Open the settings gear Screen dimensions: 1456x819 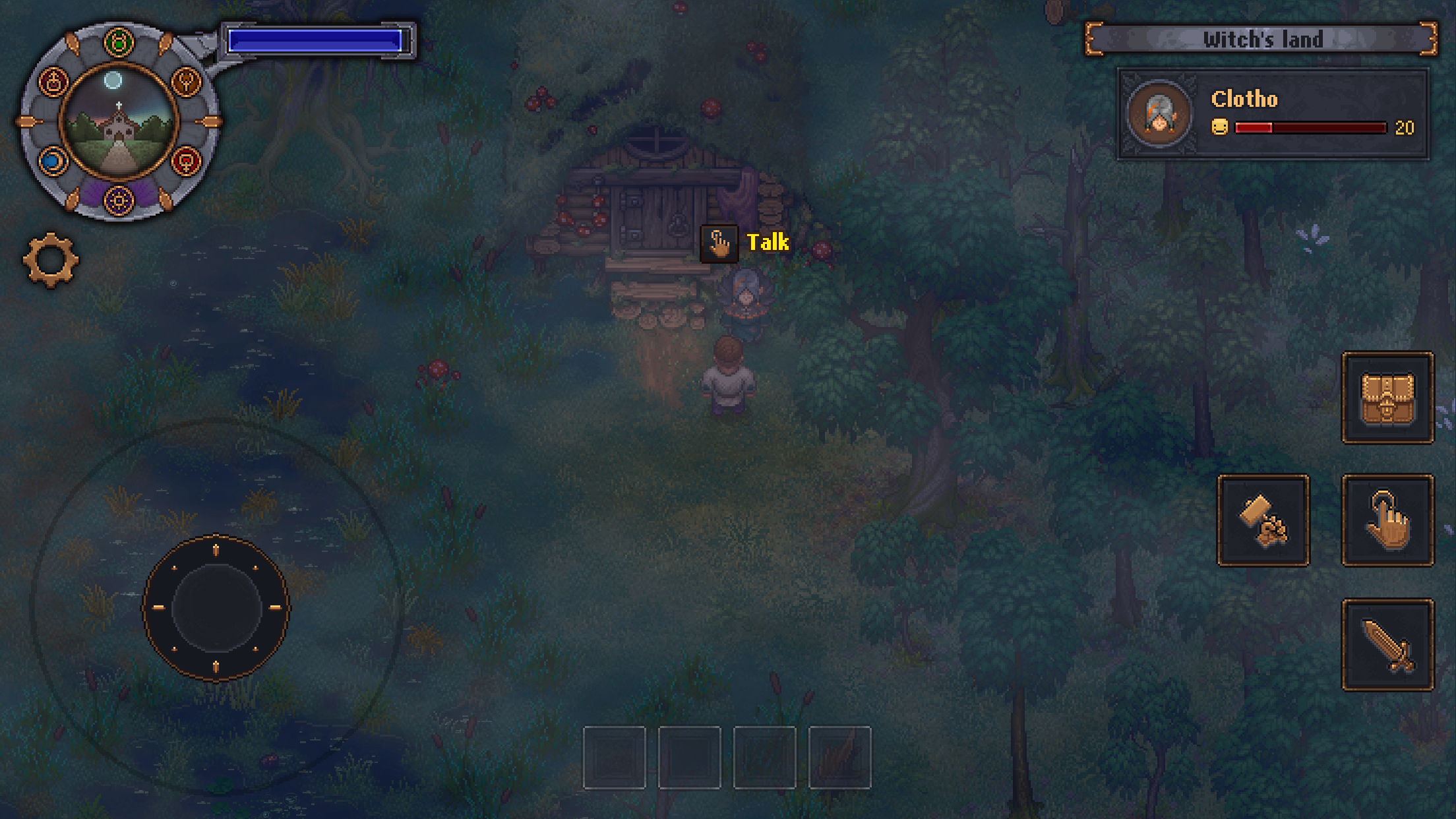tap(49, 260)
